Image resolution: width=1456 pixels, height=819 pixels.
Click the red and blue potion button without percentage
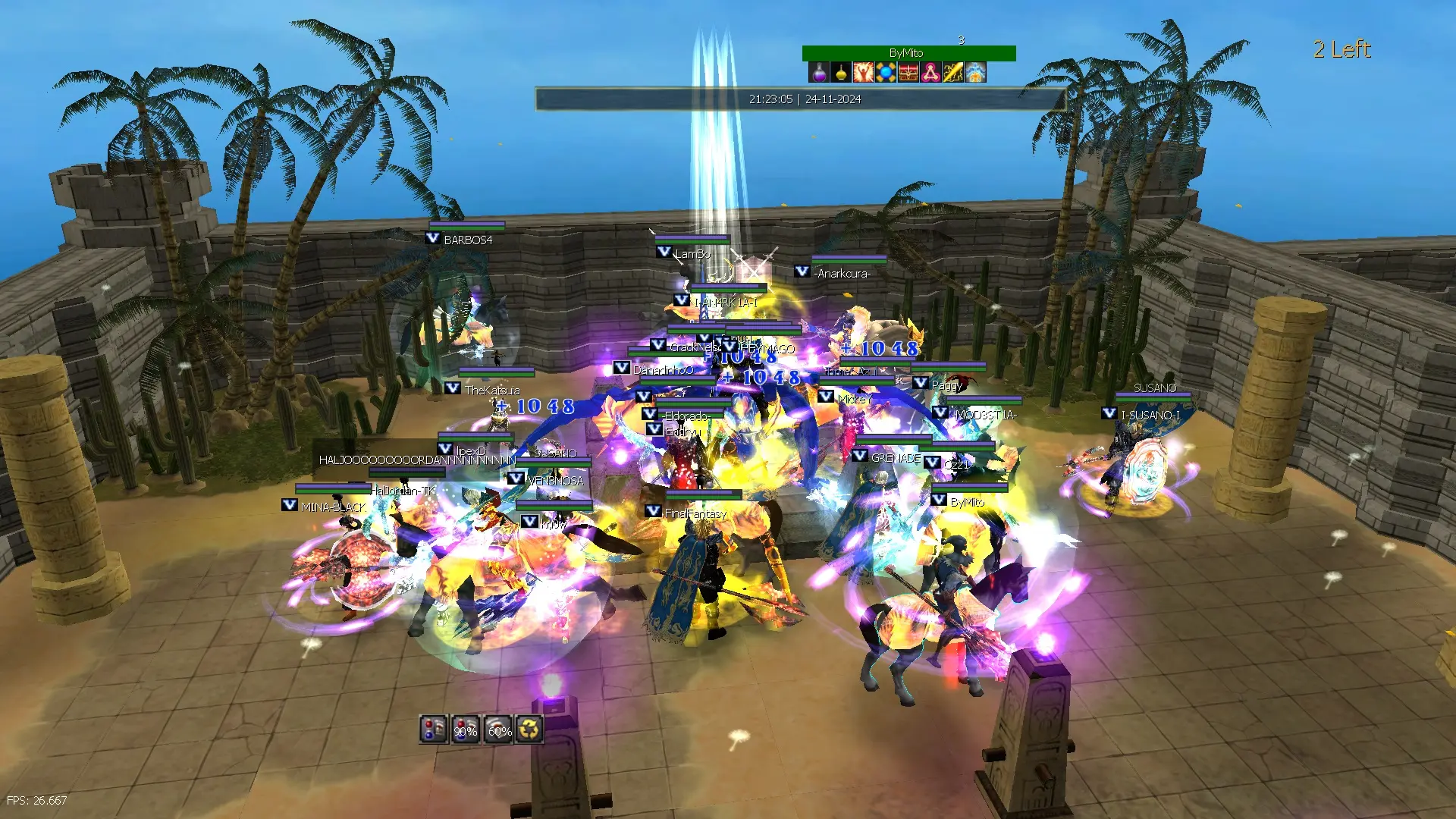tap(433, 729)
